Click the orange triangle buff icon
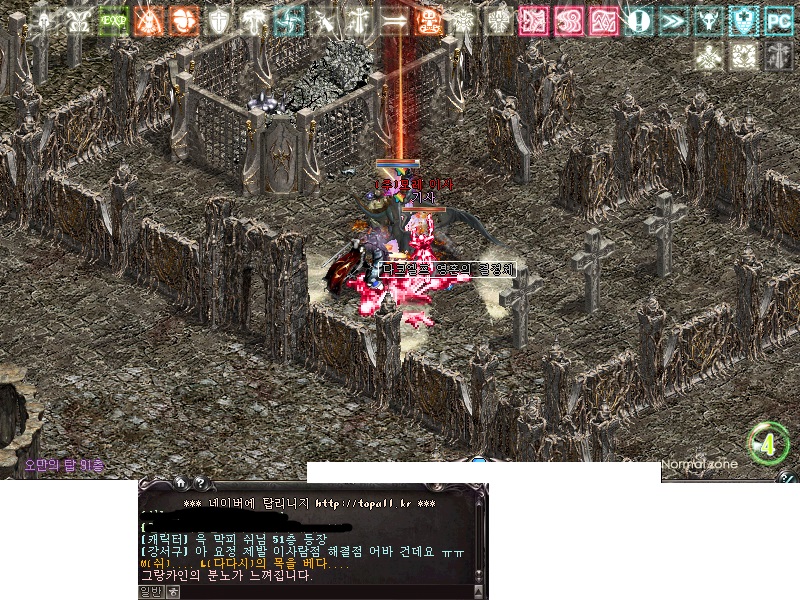The height and width of the screenshot is (600, 800). (x=148, y=20)
